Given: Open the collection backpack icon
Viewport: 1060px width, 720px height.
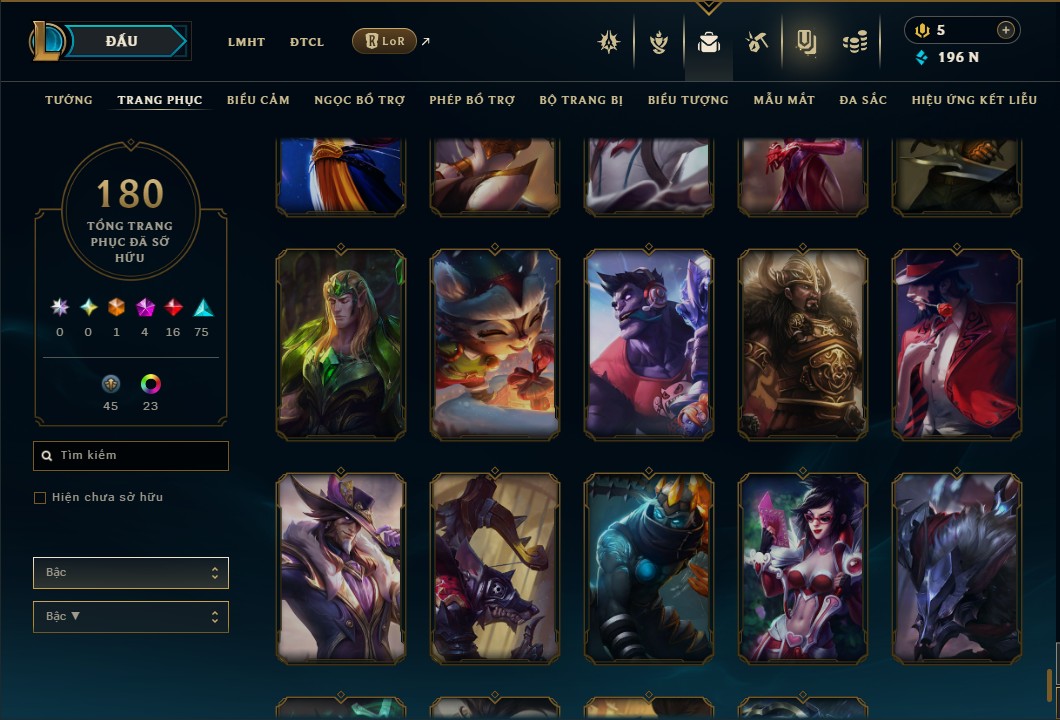Looking at the screenshot, I should point(709,42).
